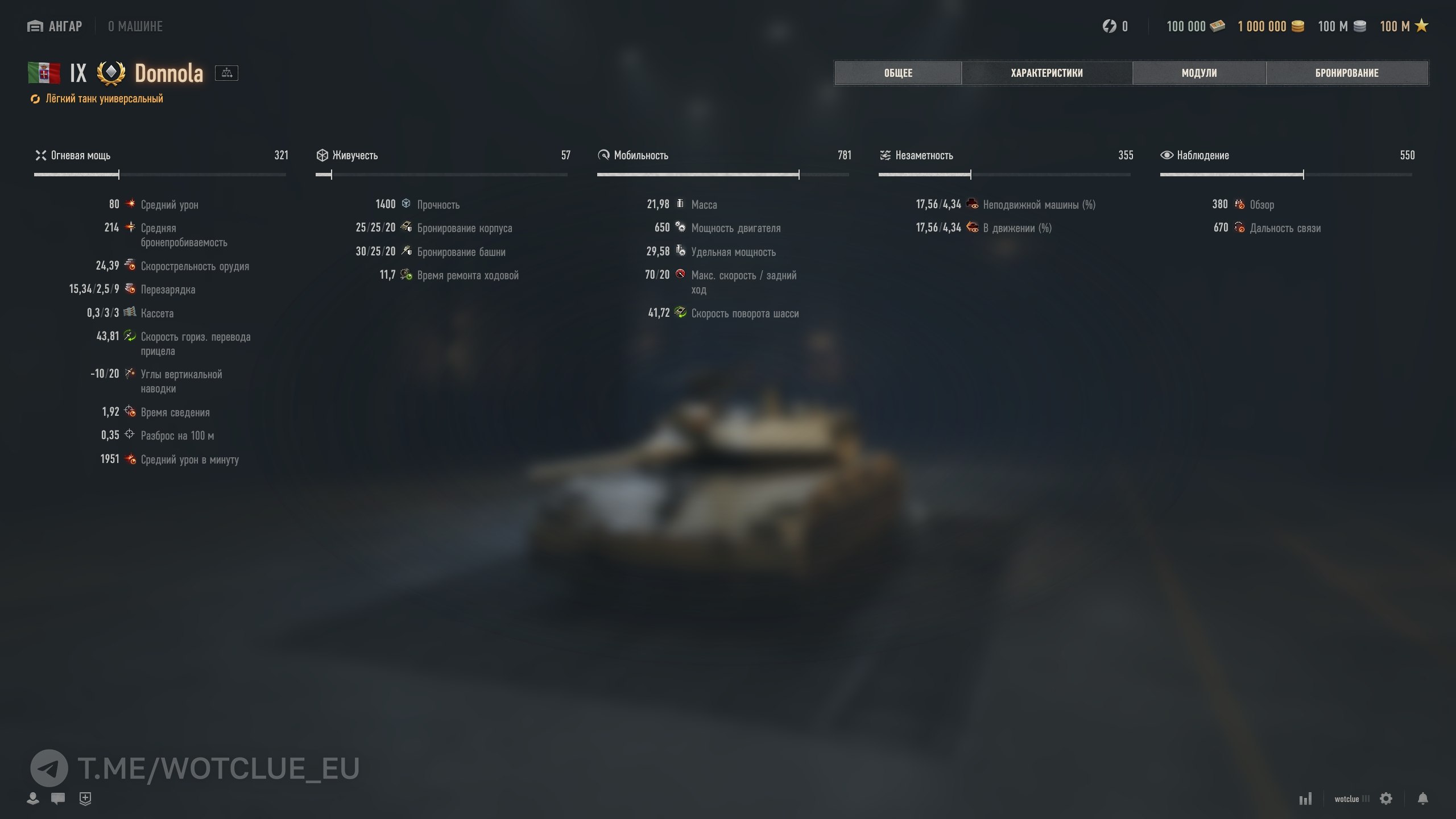This screenshot has width=1456, height=819.
Task: Click the 100 000 bonds balance
Action: coord(1195,26)
